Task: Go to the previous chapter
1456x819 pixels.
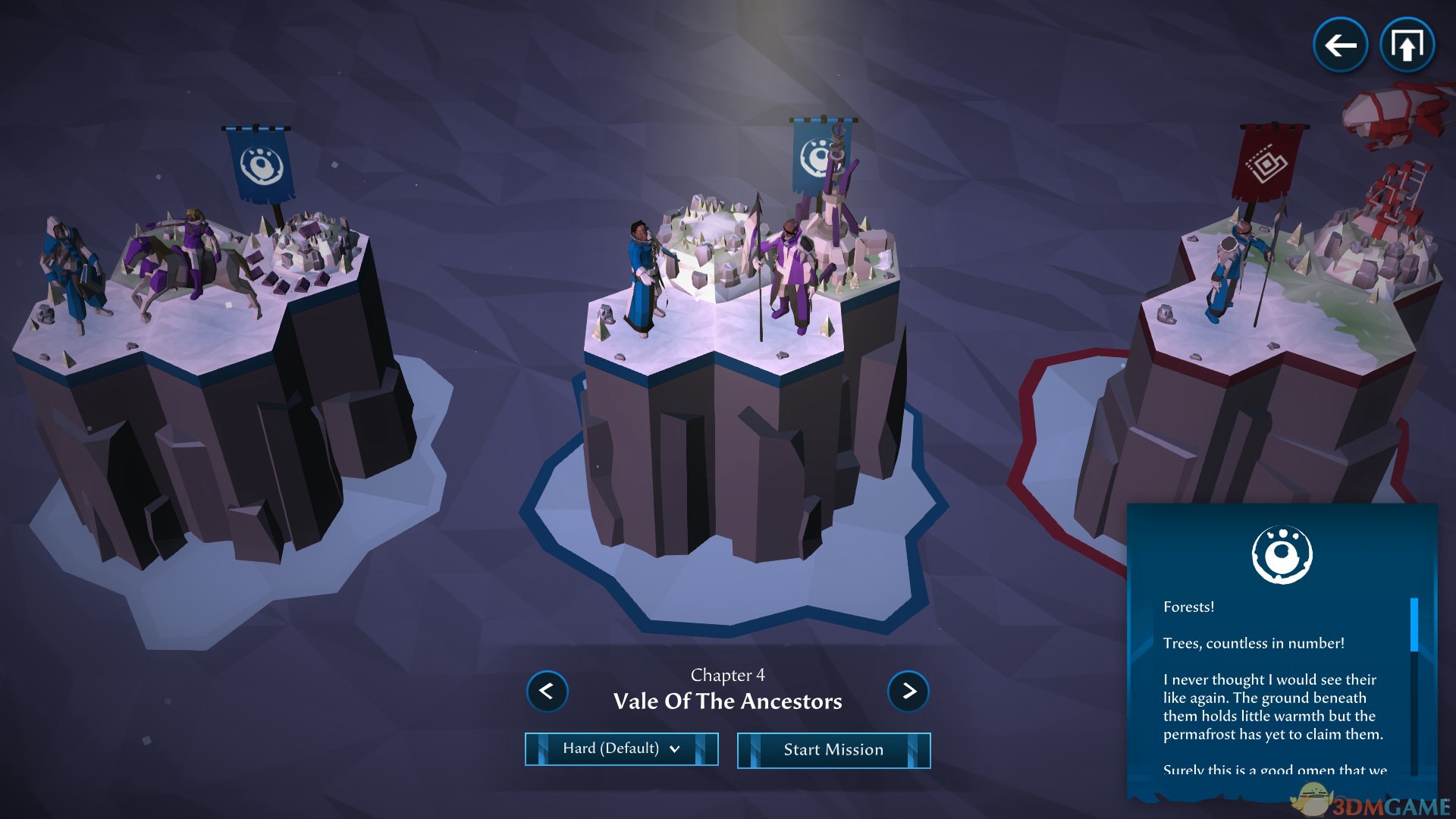Action: tap(547, 692)
